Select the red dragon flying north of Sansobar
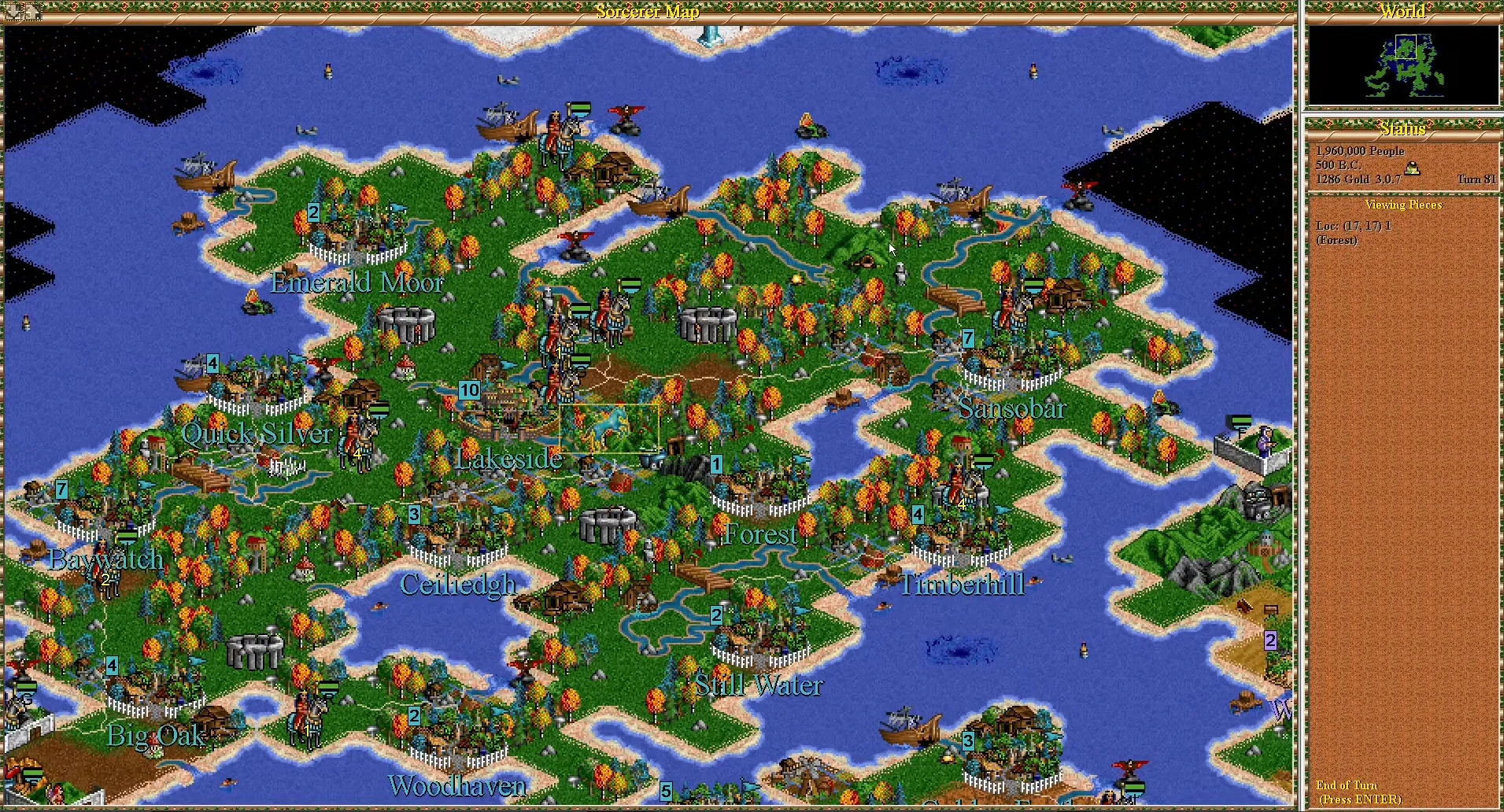The image size is (1504, 812). tap(1080, 189)
